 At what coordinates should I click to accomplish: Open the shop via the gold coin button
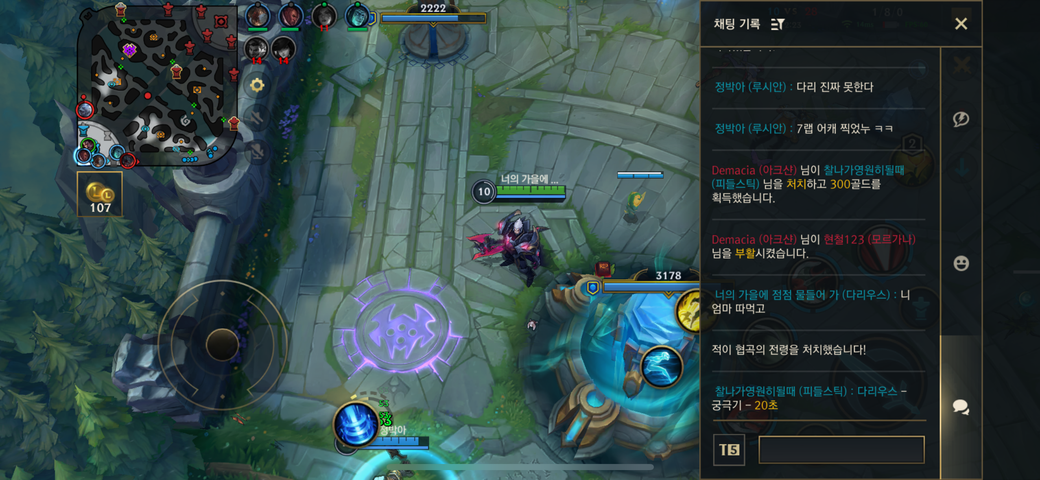100,194
